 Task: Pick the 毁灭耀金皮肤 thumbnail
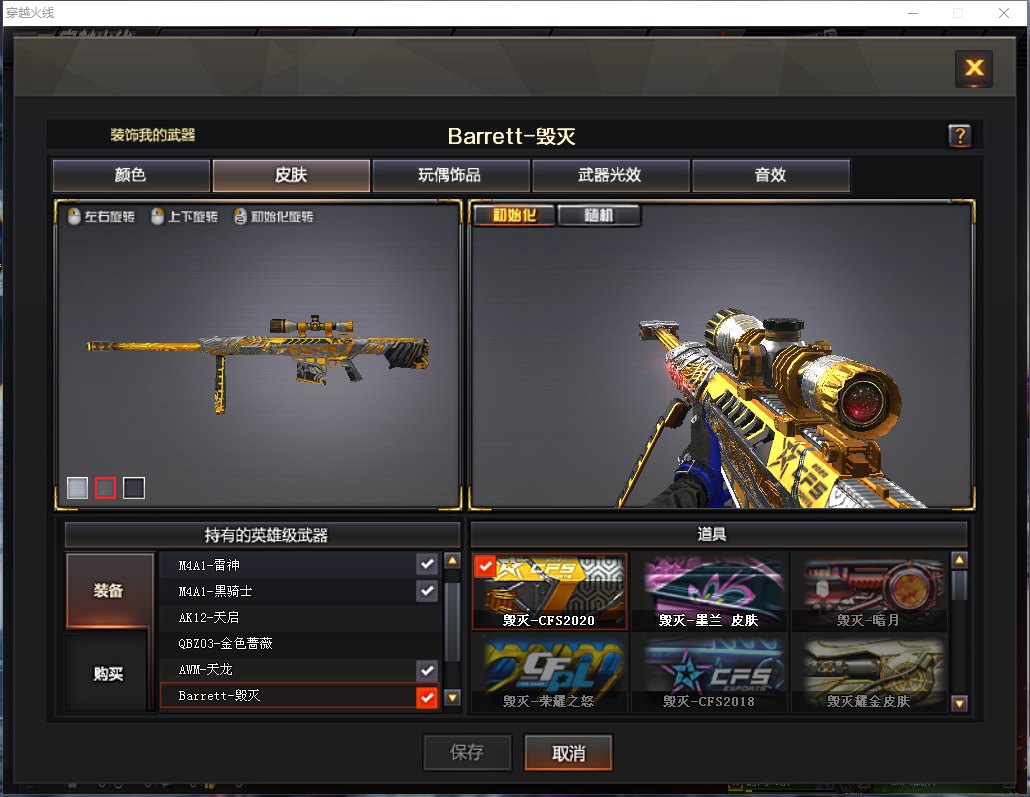(x=869, y=672)
